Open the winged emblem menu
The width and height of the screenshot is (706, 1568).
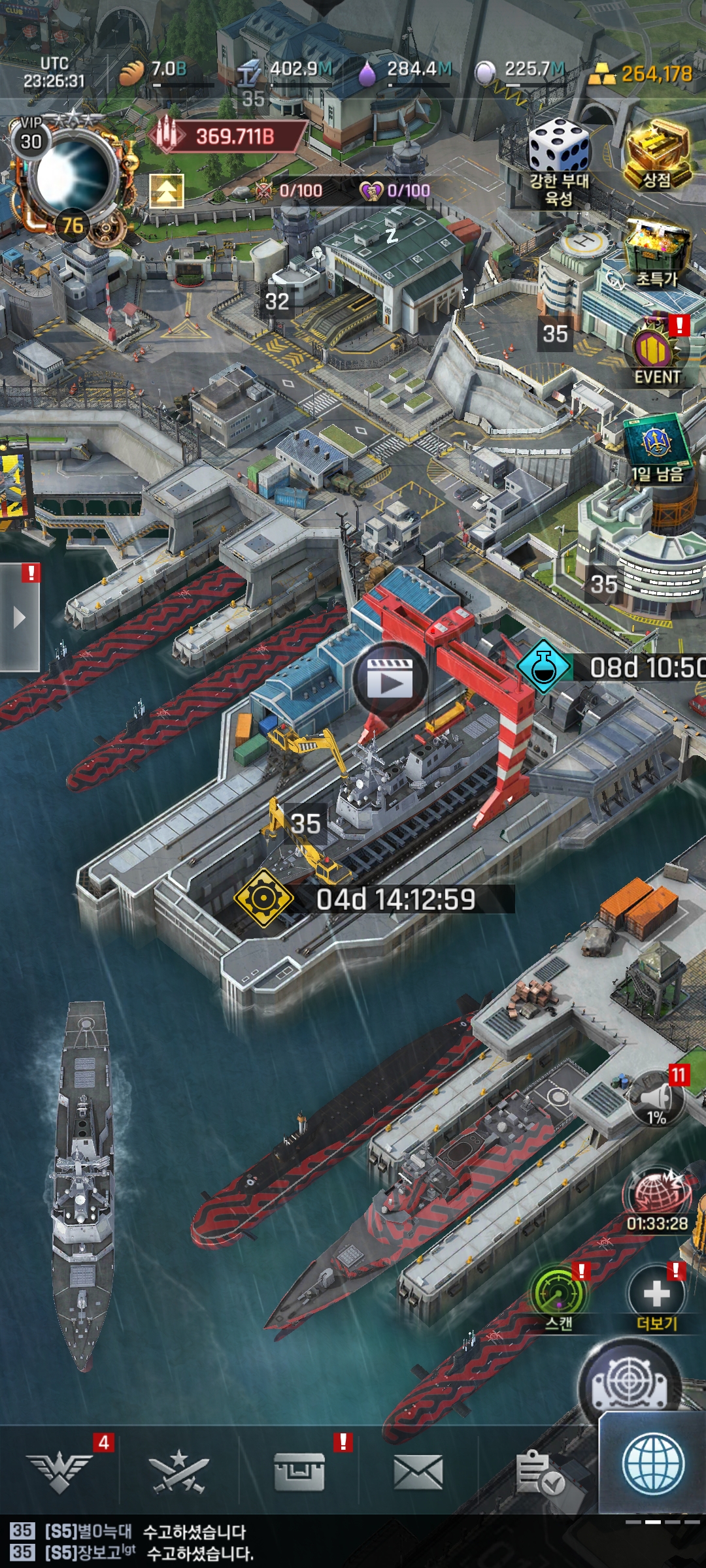(60, 1471)
